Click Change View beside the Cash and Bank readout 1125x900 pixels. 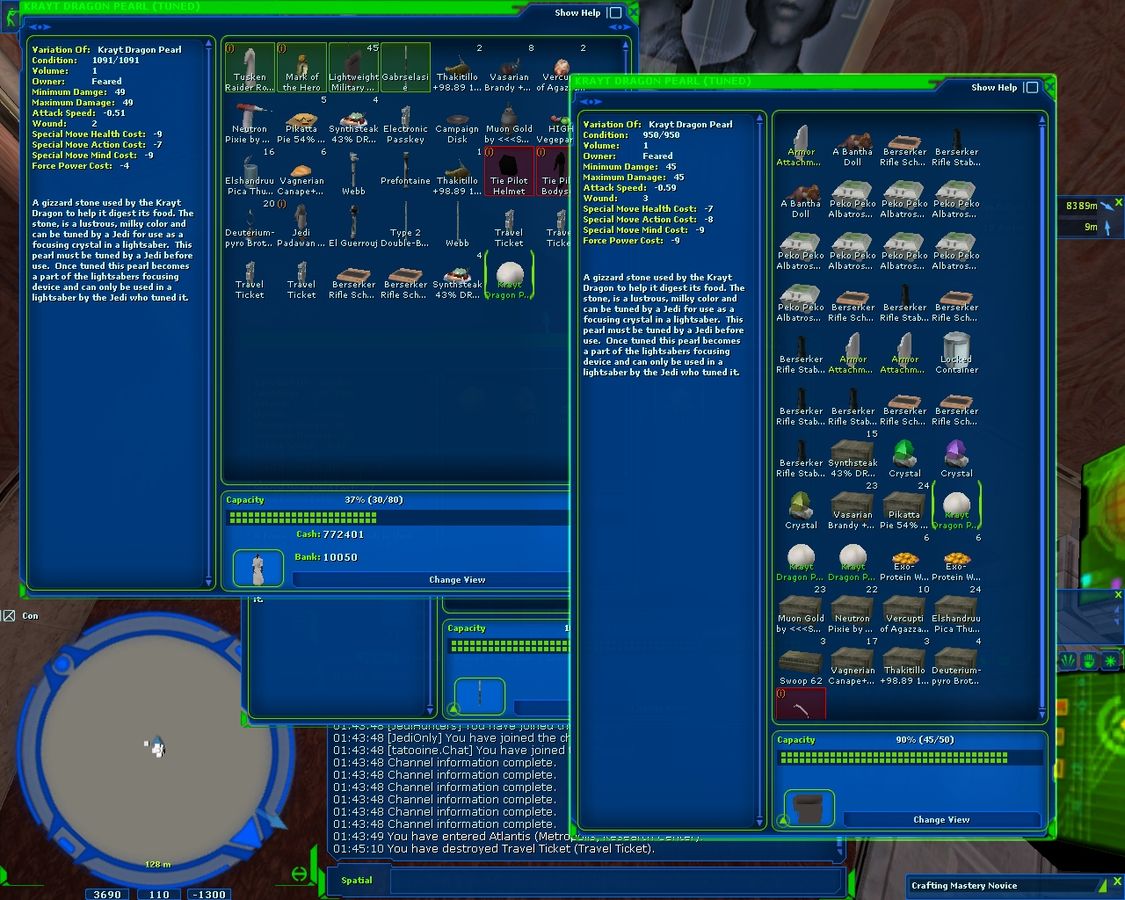[x=457, y=580]
